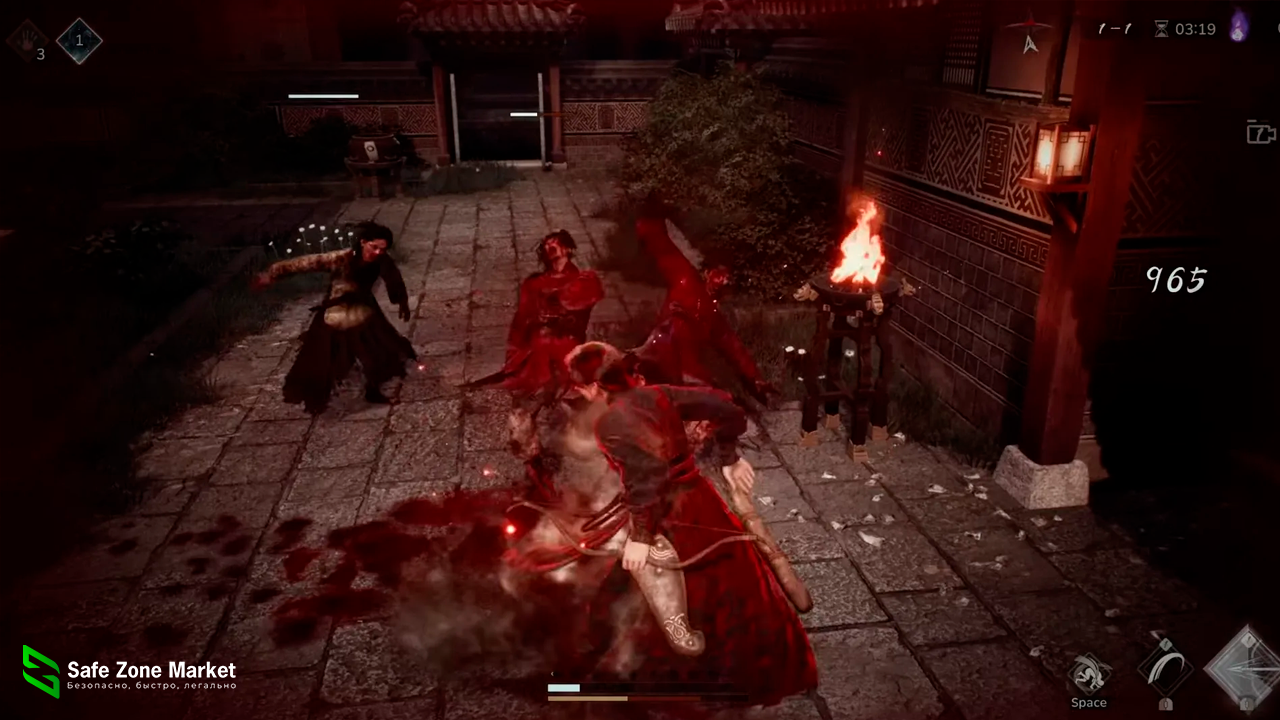Click the purple spirit flame icon
Image resolution: width=1280 pixels, height=720 pixels.
point(1239,26)
